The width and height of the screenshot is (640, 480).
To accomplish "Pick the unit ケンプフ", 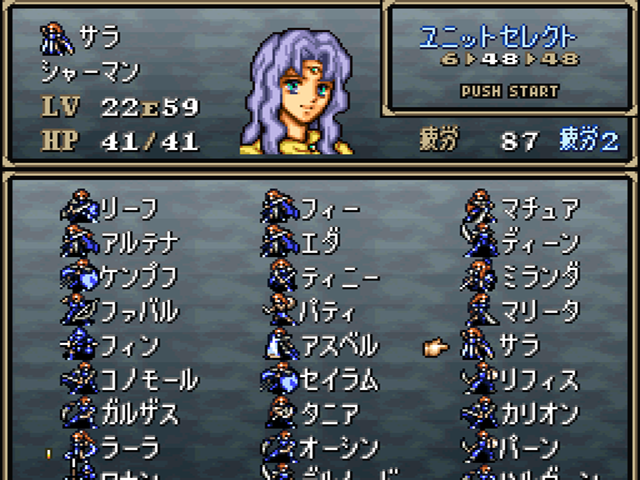I will point(138,277).
